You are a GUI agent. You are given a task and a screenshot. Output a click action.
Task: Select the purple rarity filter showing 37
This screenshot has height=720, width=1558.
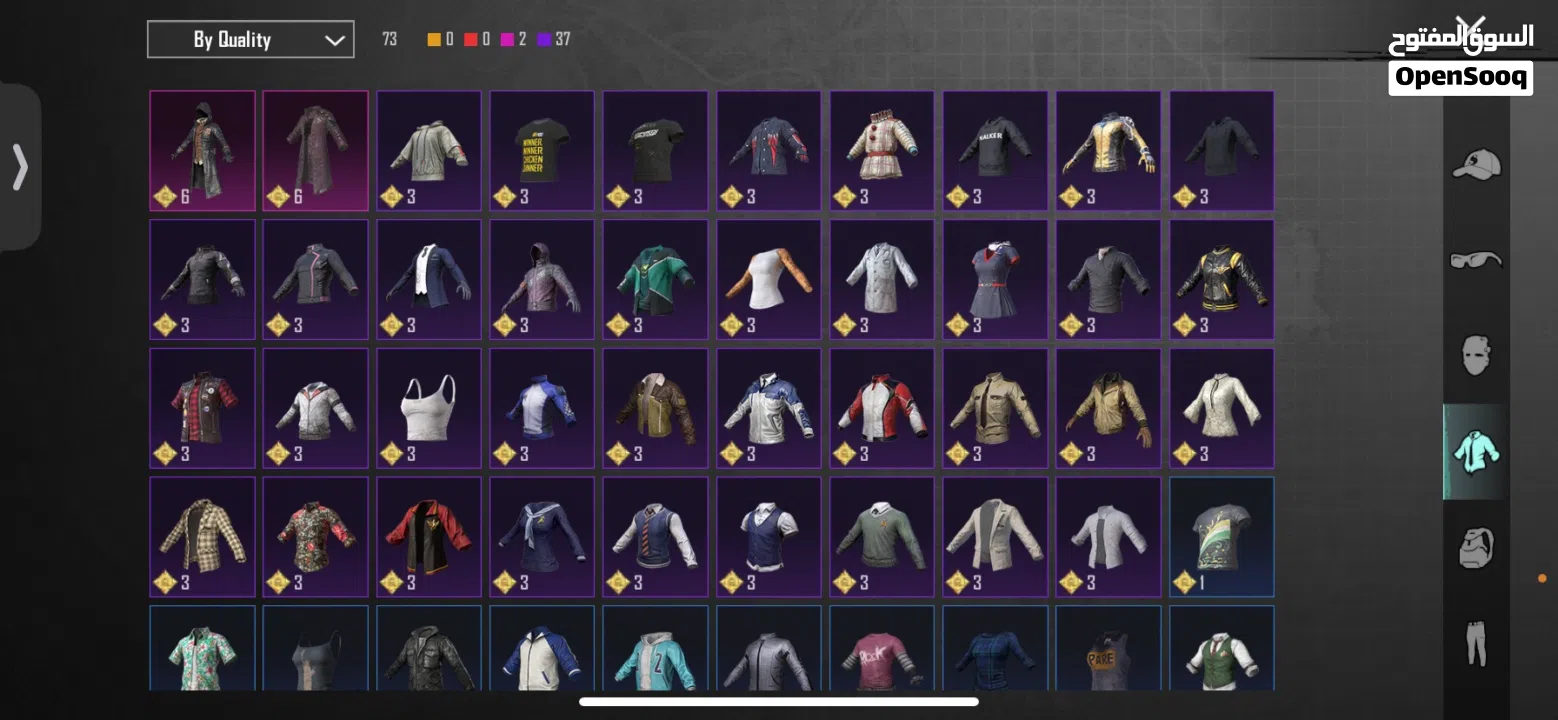tap(545, 39)
